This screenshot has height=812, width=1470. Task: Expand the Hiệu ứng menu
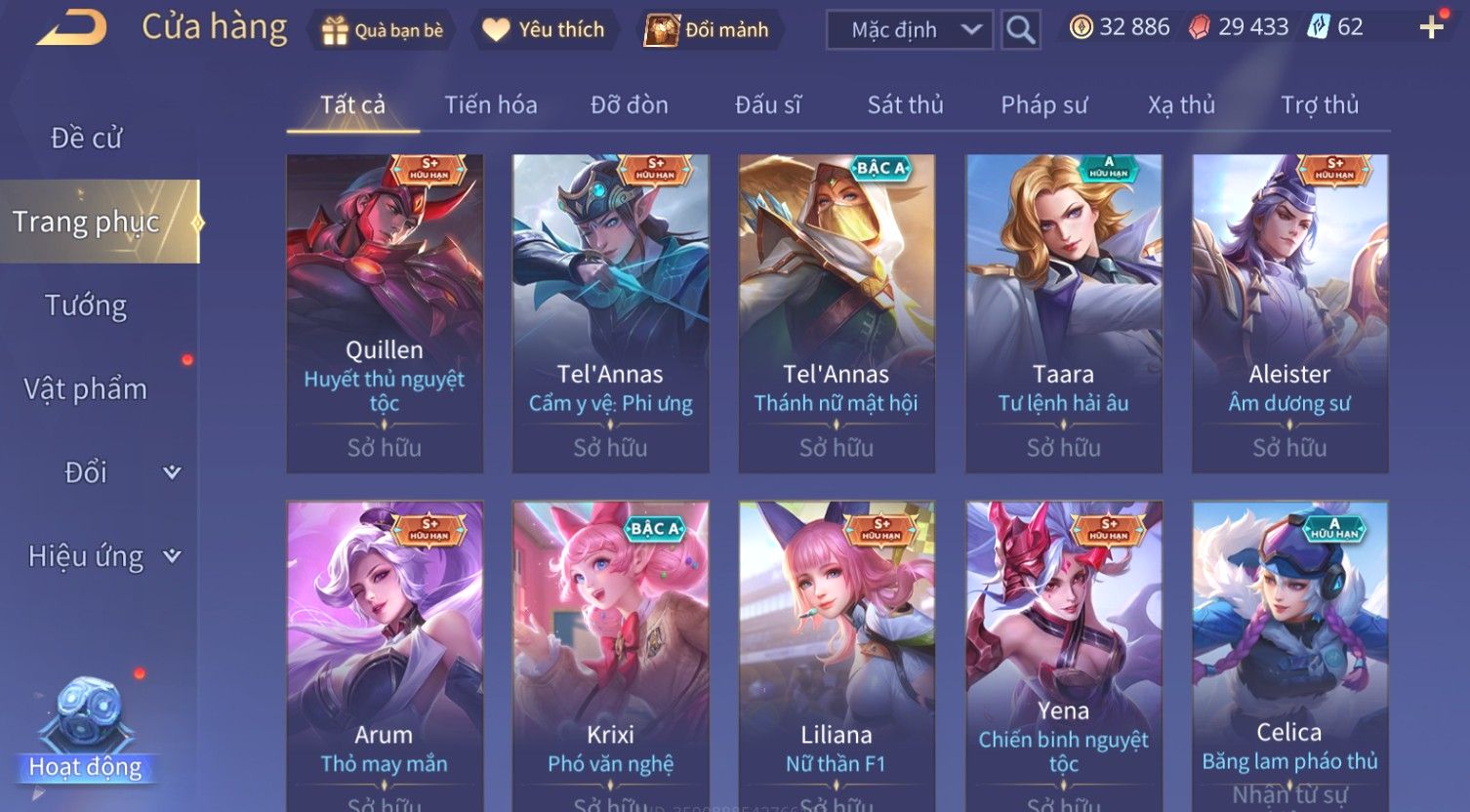[103, 556]
